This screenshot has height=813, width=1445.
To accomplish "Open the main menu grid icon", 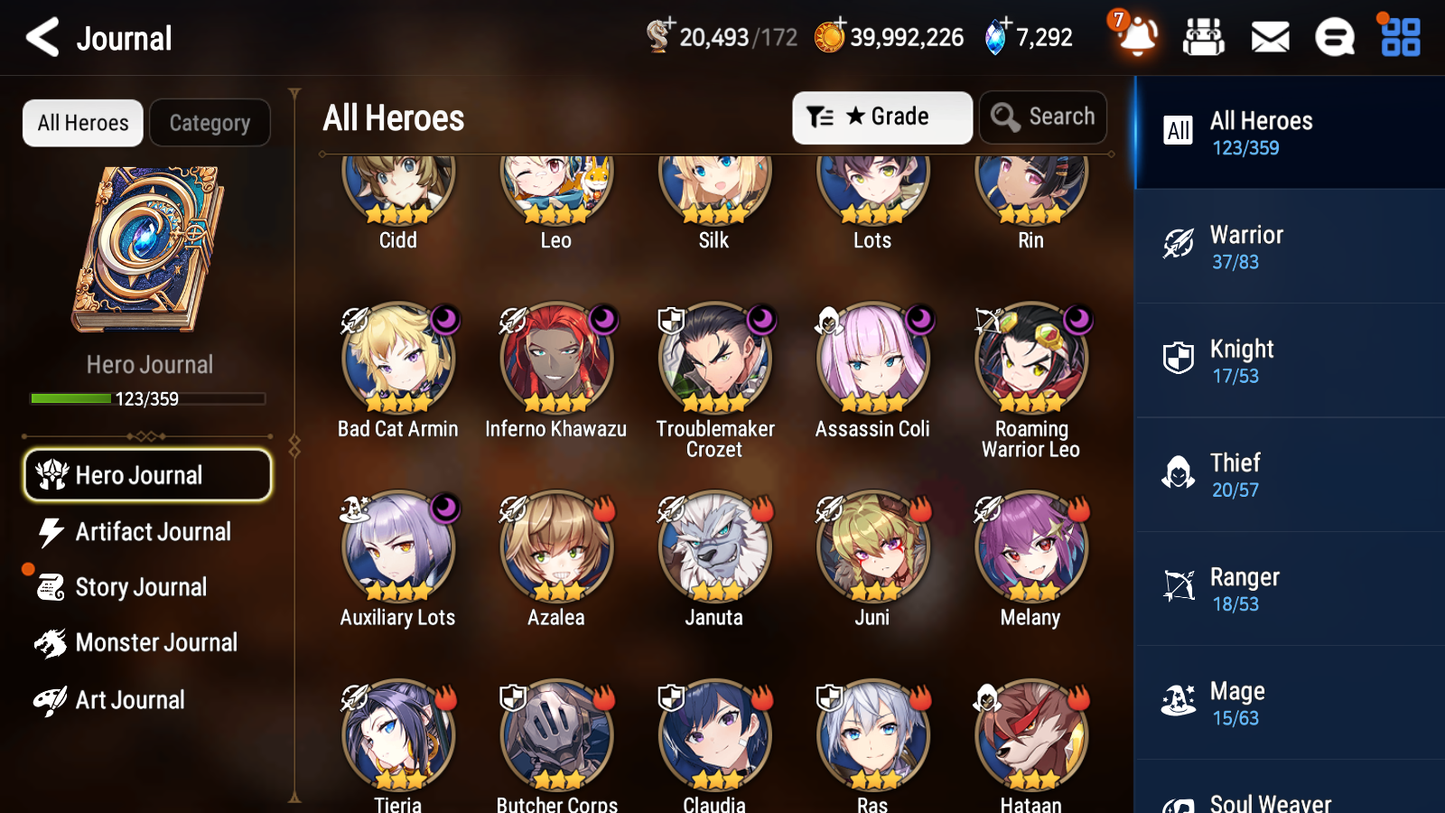I will click(1399, 36).
